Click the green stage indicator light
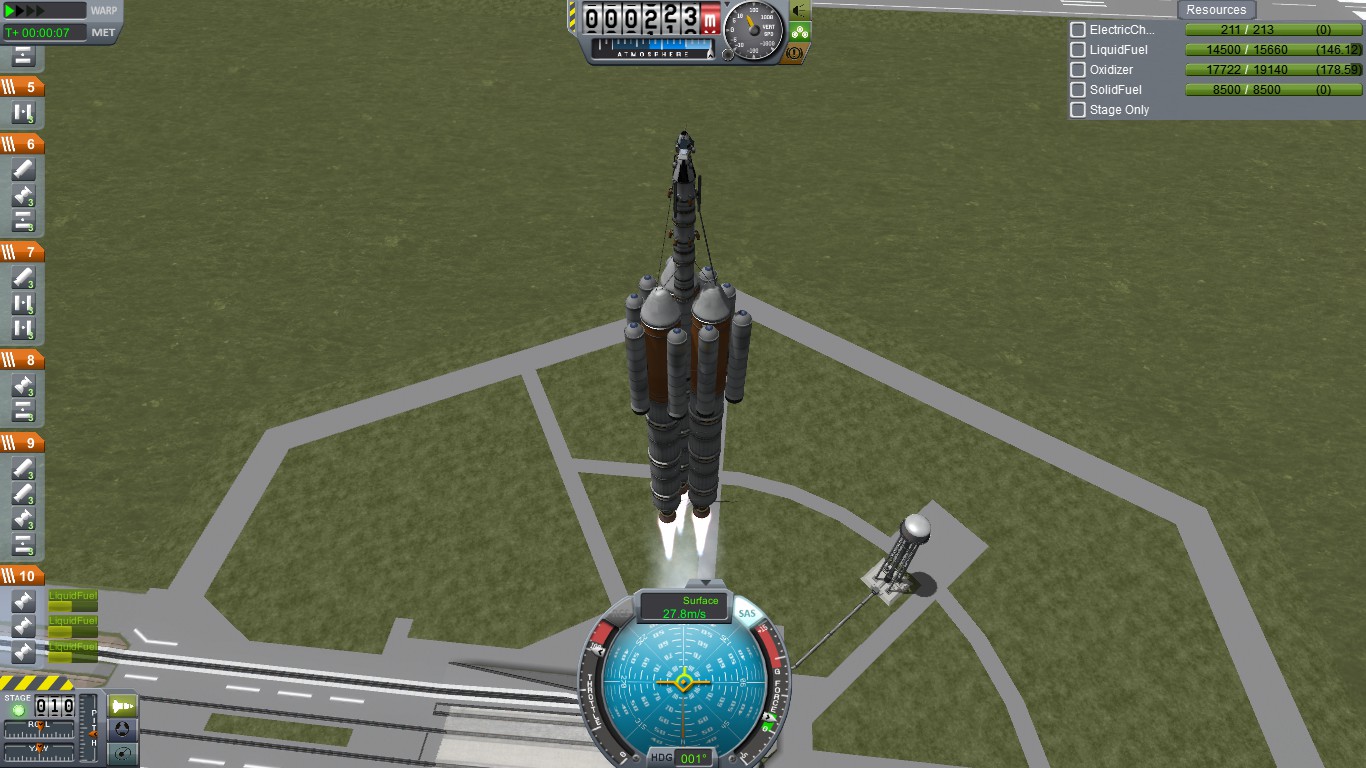 tap(18, 709)
